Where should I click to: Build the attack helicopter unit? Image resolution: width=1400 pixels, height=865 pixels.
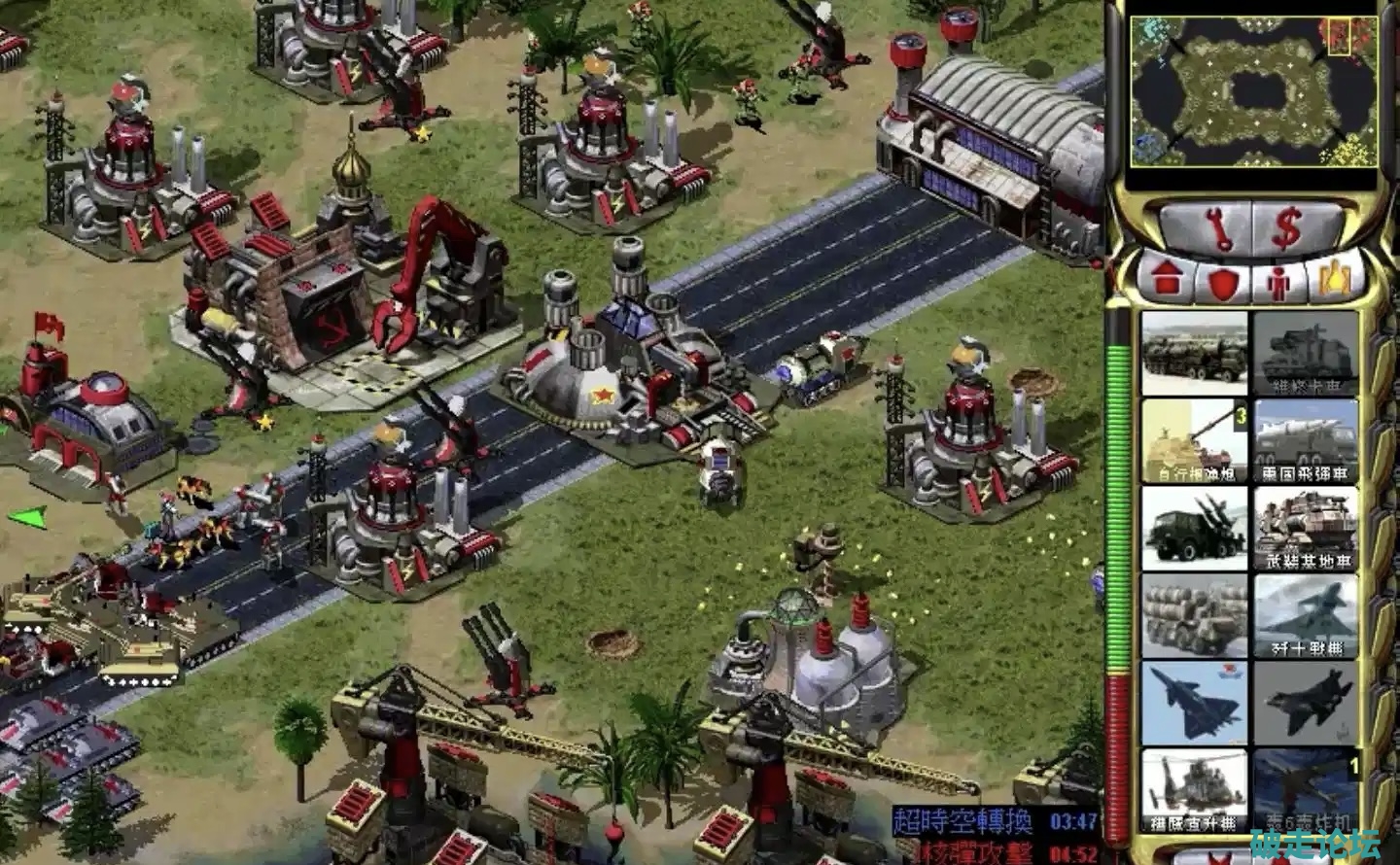pyautogui.click(x=1195, y=789)
